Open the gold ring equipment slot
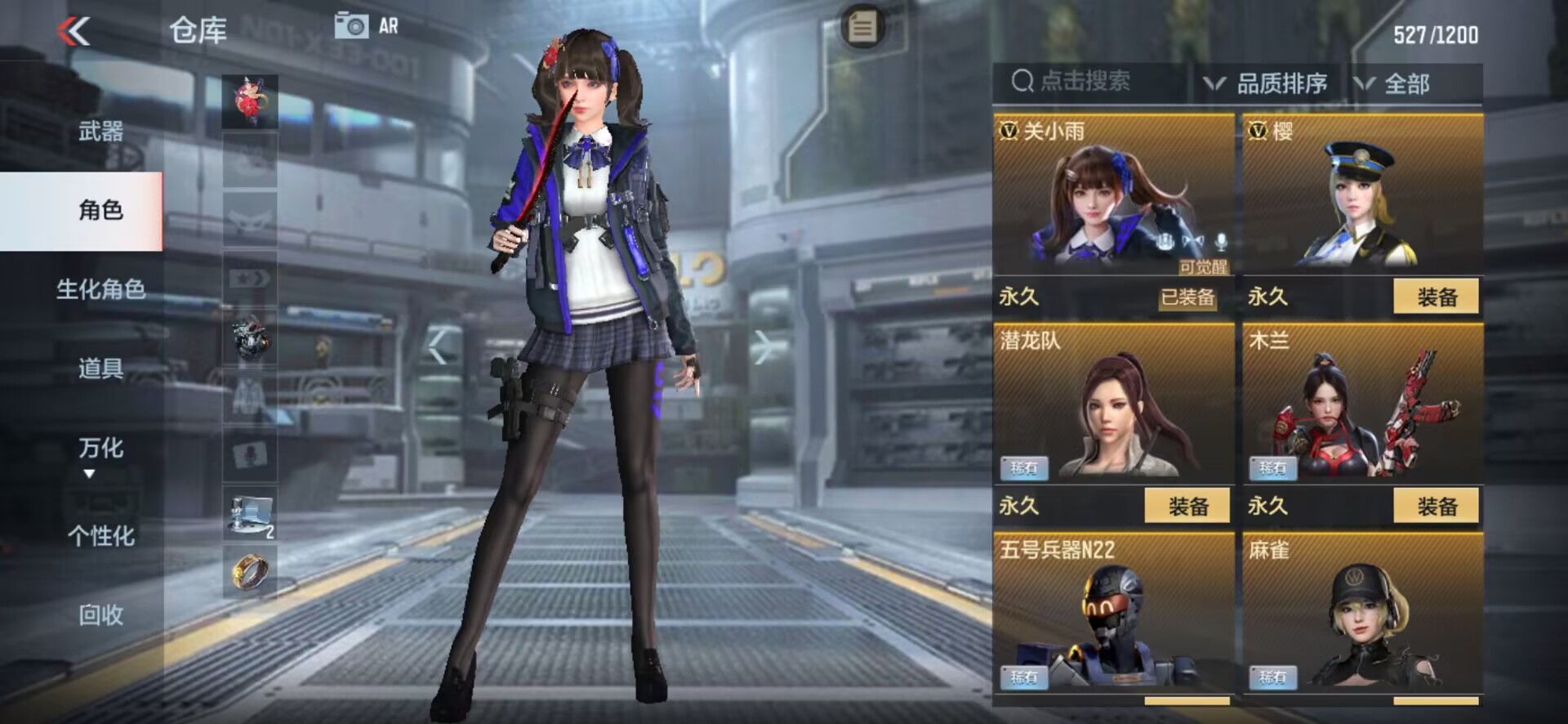 click(x=250, y=571)
